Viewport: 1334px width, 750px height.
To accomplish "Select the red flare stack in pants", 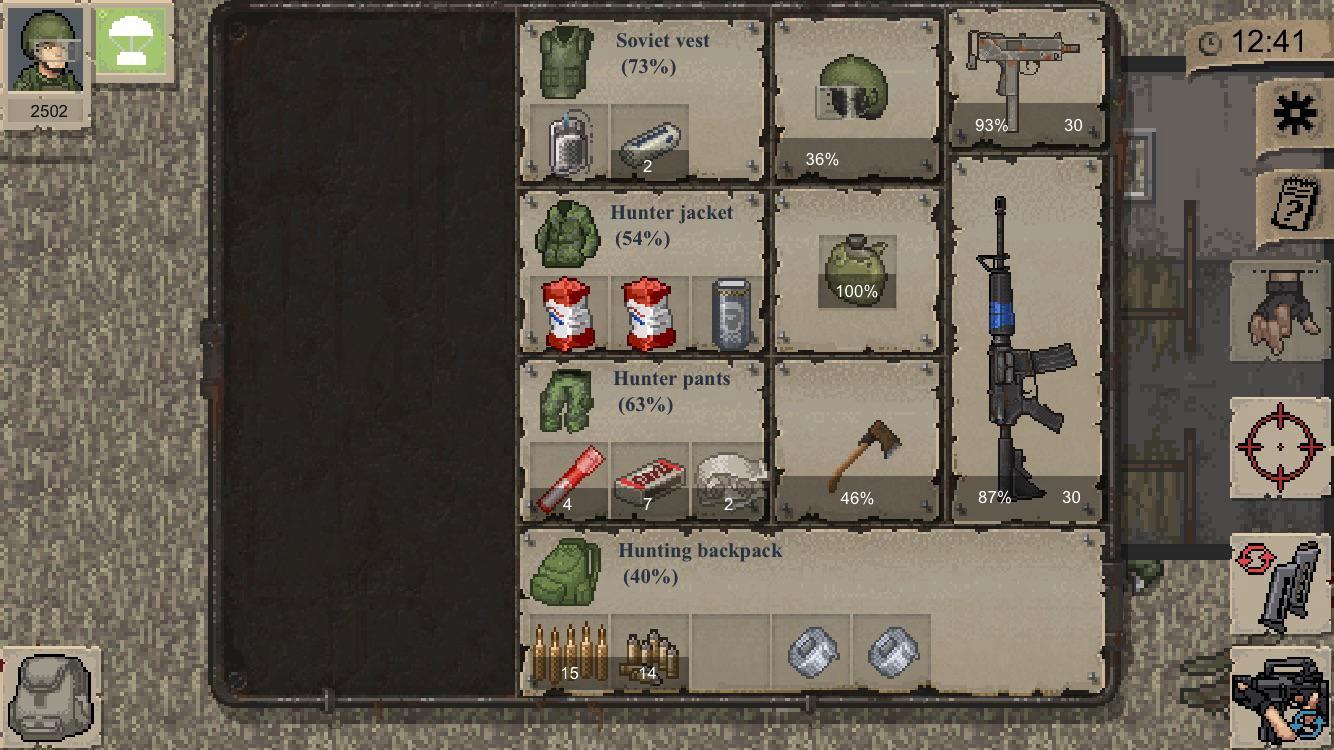I will click(568, 481).
